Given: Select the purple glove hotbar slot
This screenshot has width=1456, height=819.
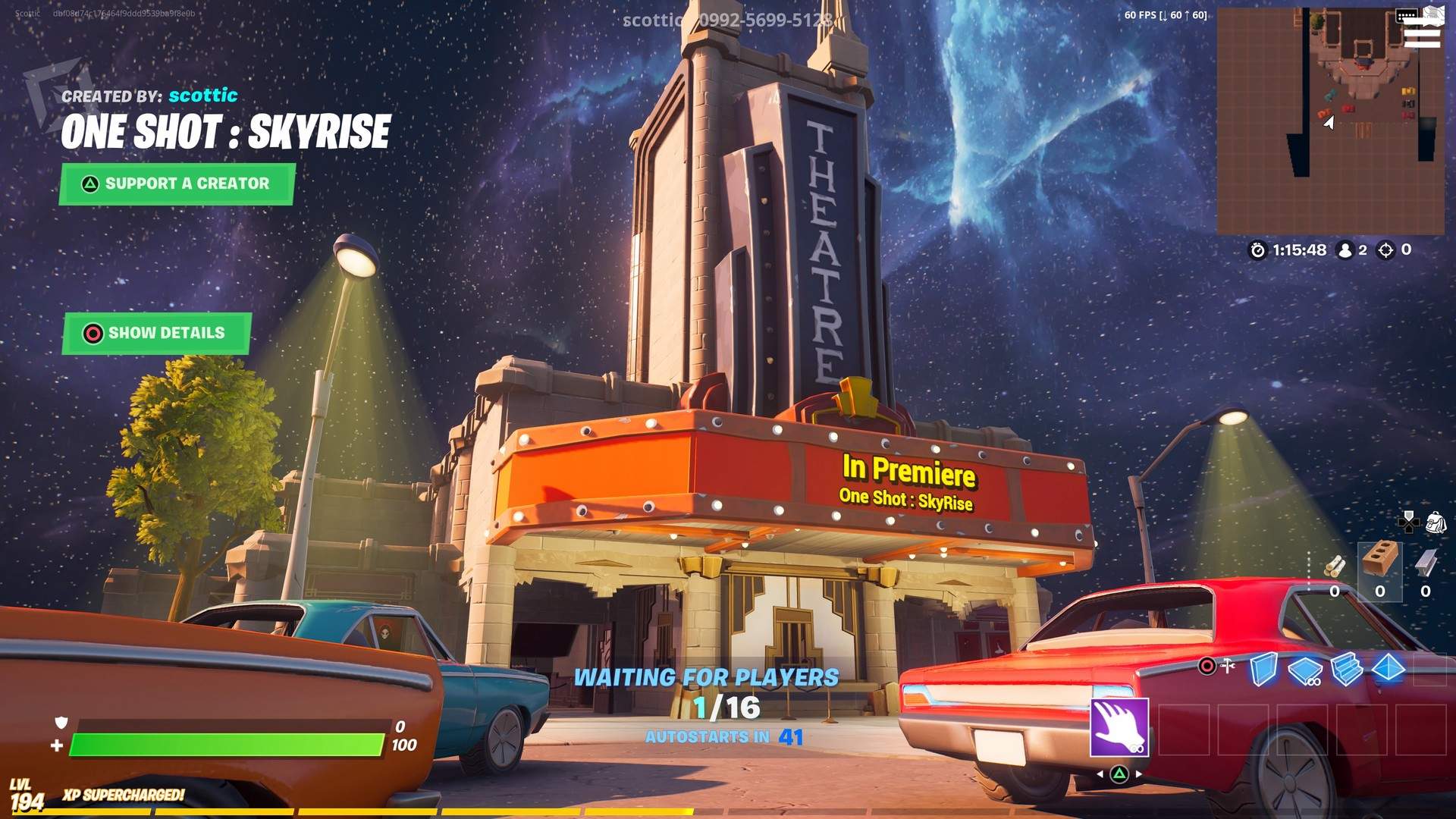Looking at the screenshot, I should pyautogui.click(x=1120, y=728).
